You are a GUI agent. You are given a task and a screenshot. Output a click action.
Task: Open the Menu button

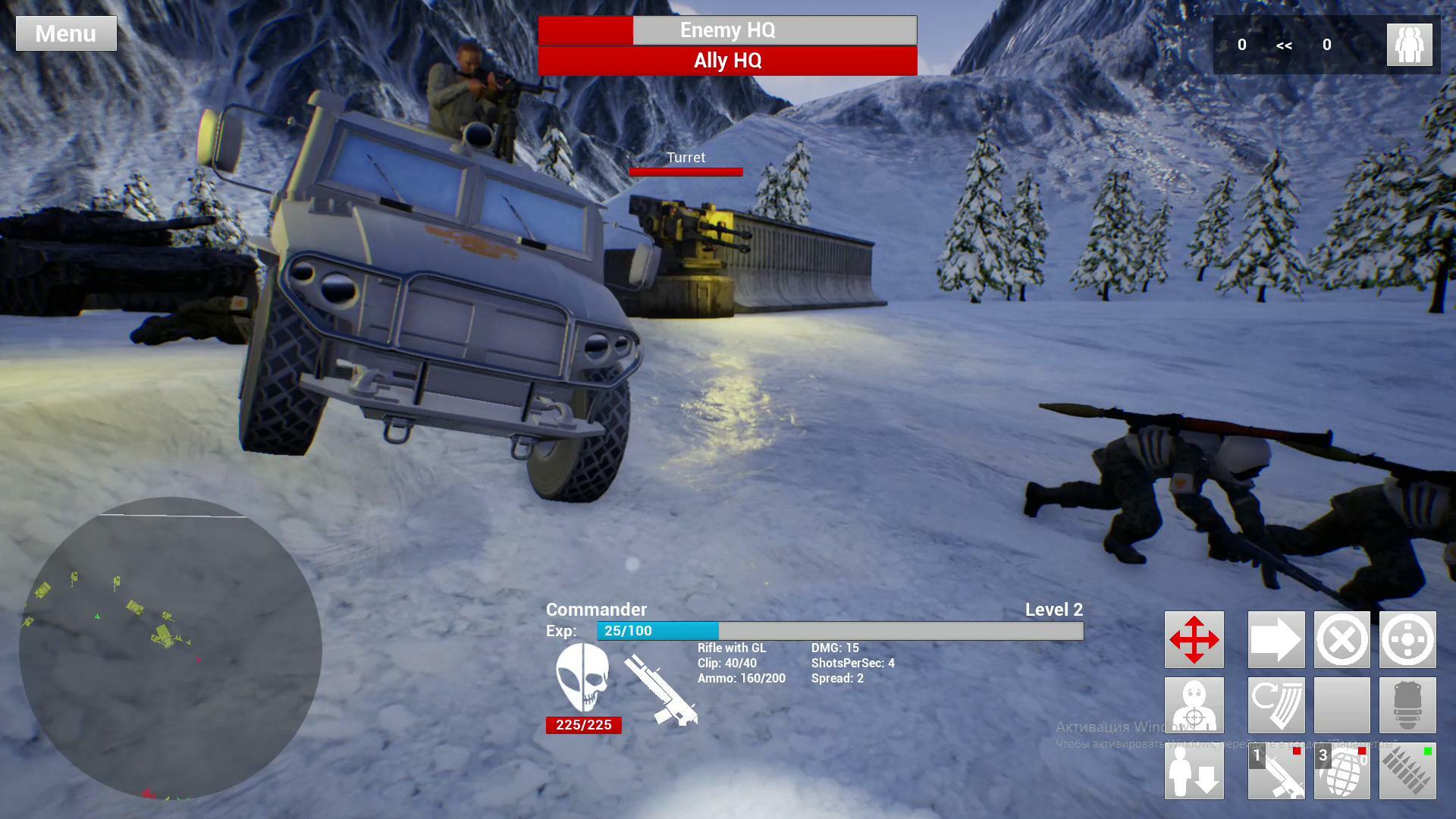66,33
